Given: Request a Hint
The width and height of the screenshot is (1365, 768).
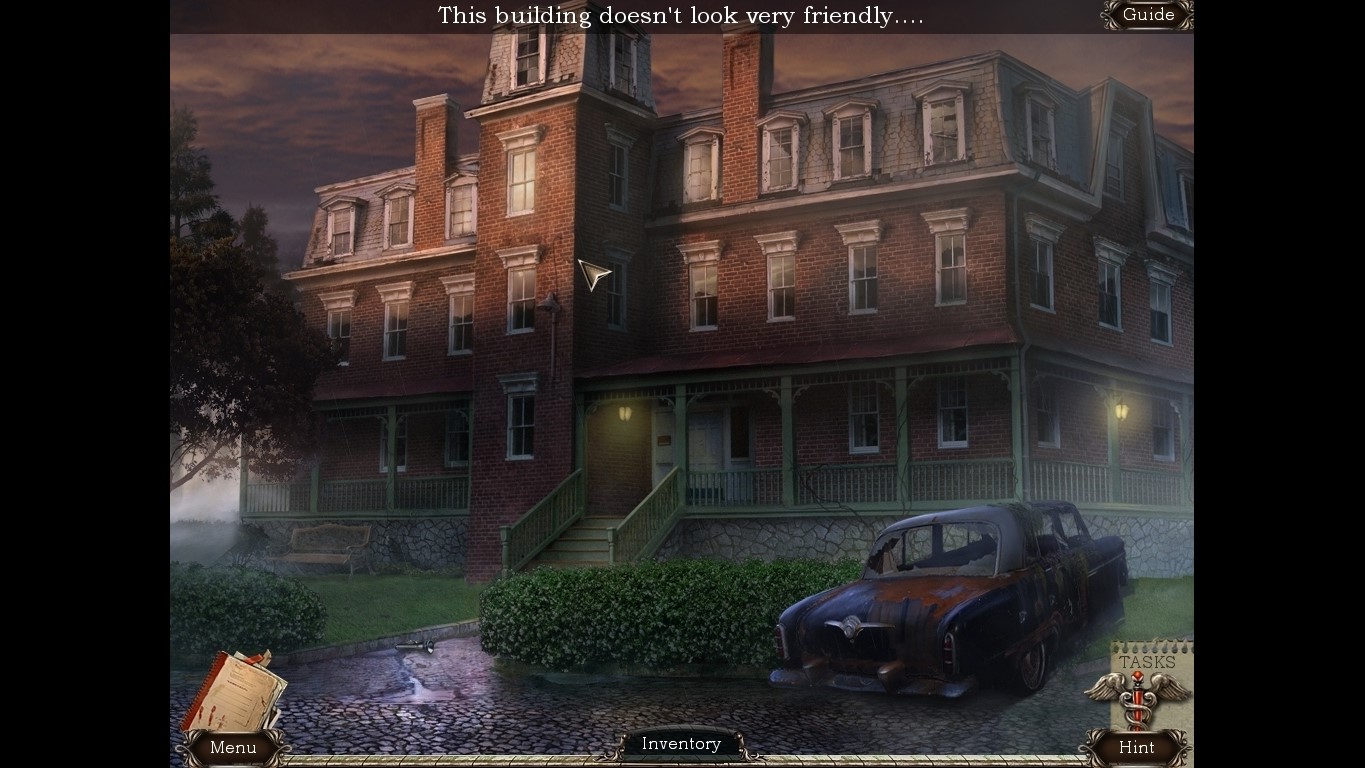Looking at the screenshot, I should (1136, 747).
